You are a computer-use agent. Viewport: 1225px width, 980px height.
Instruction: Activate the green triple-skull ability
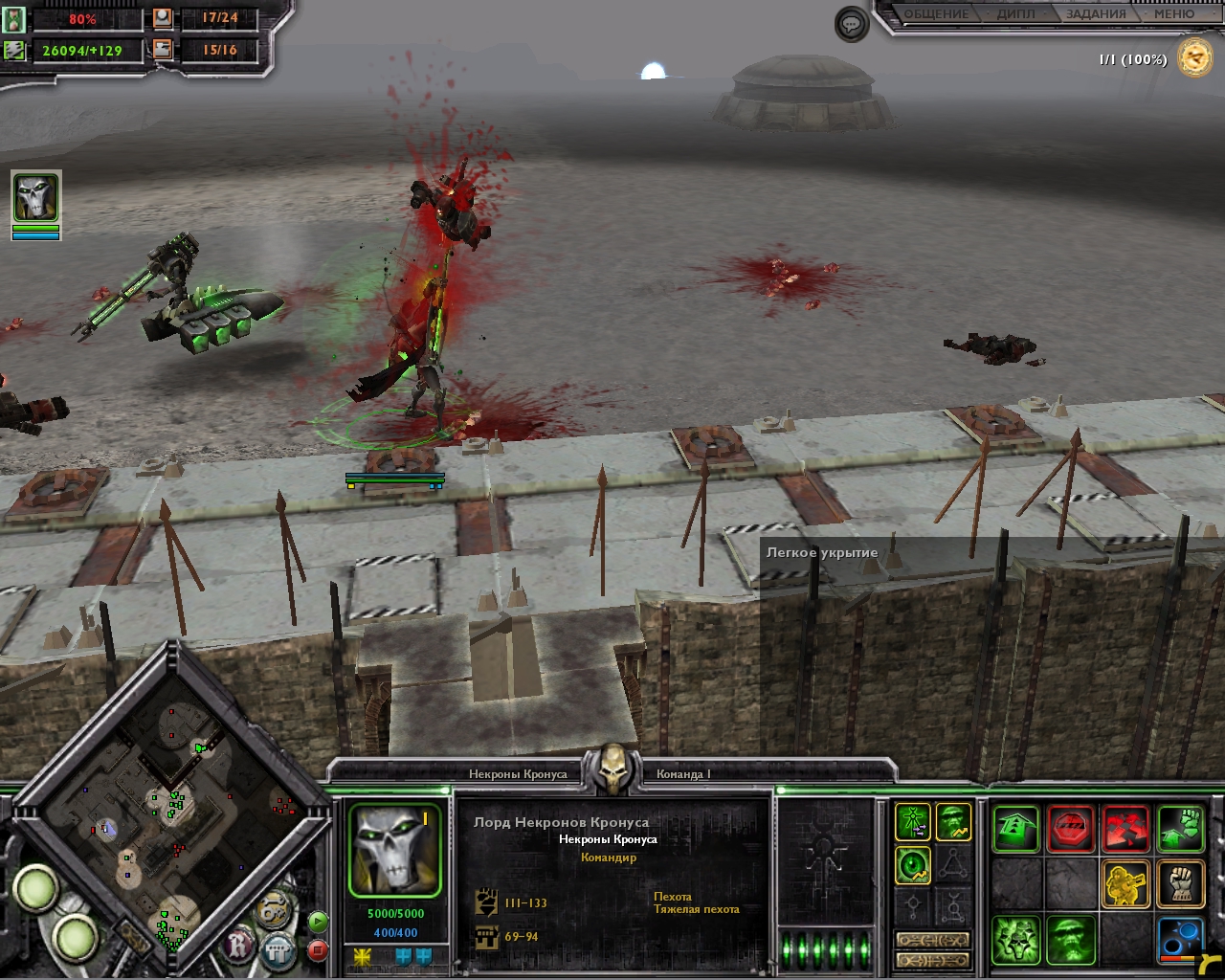coord(1014,940)
